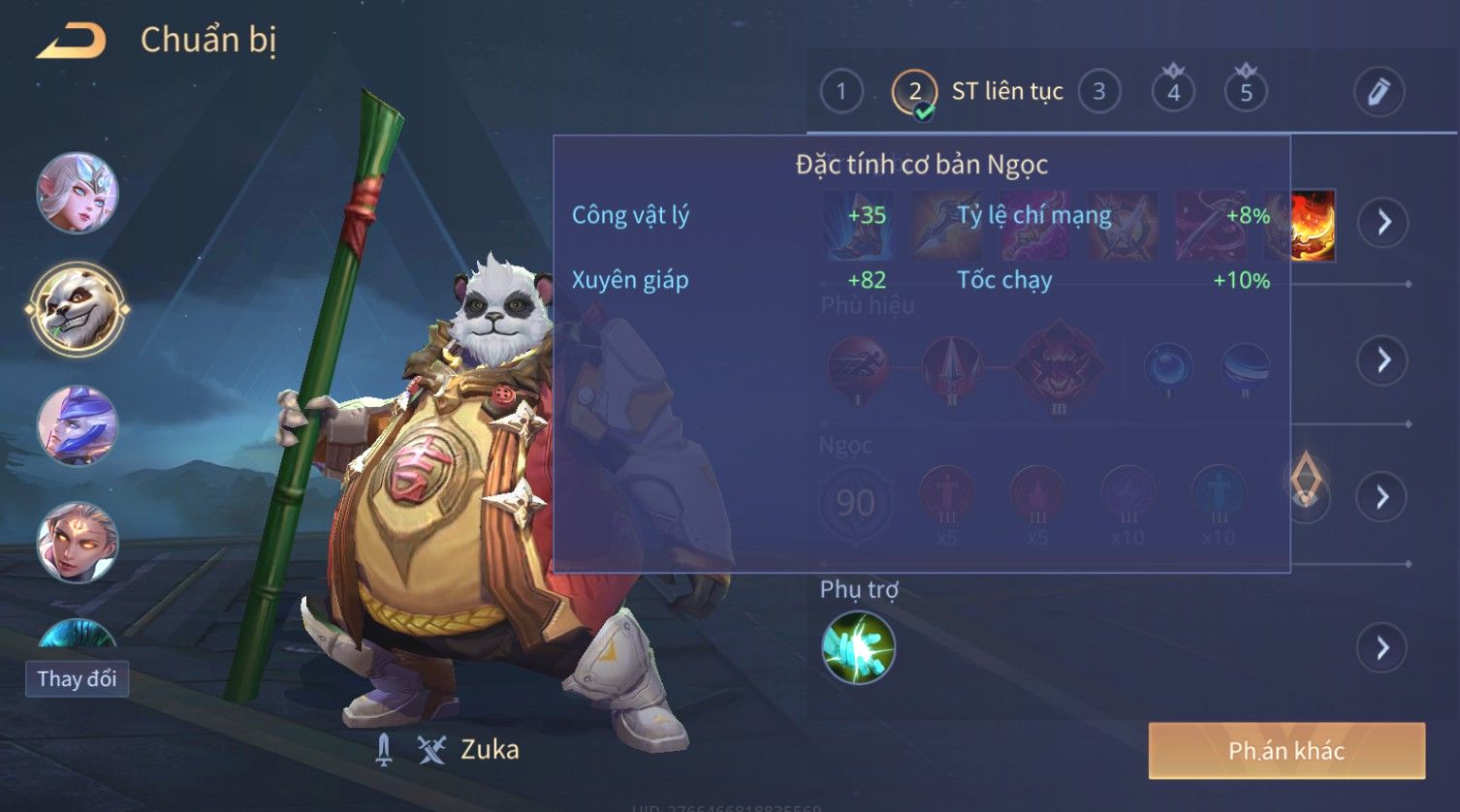Open the Phụ trợ spell selection arrow
This screenshot has height=812, width=1460.
coord(1382,647)
